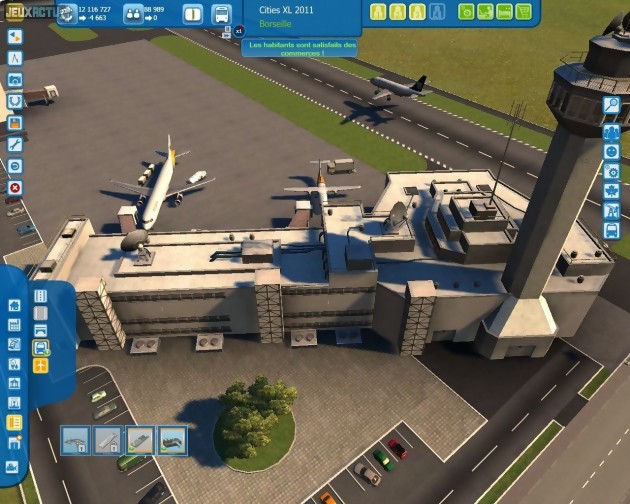Choose the house residential build category
This screenshot has height=504, width=630.
pyautogui.click(x=14, y=305)
